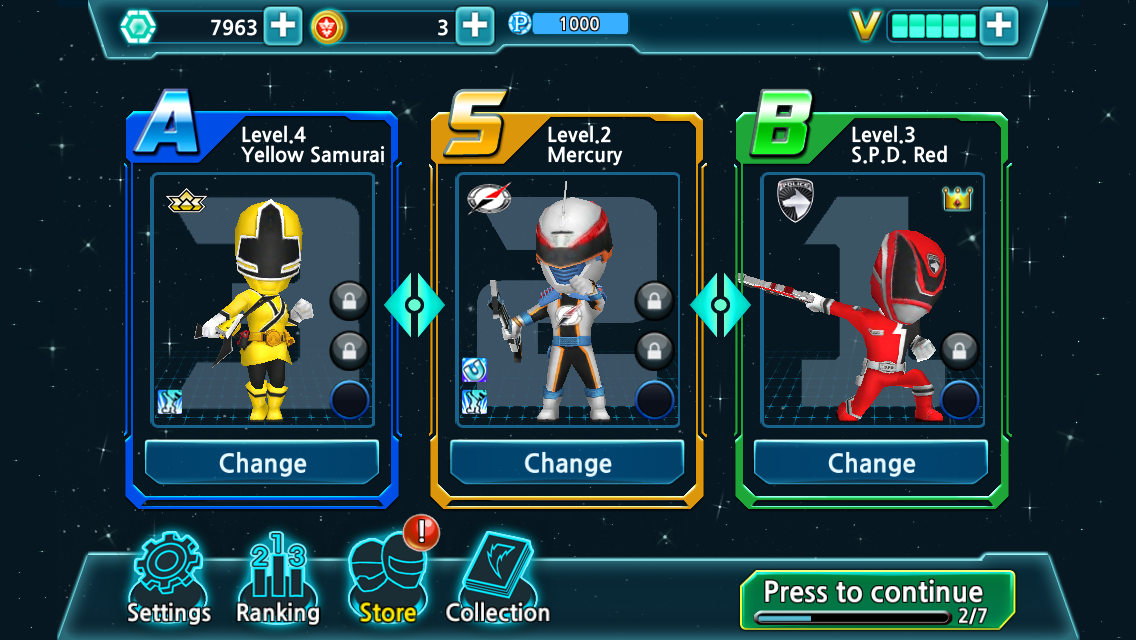
Task: Open the Settings menu
Action: pyautogui.click(x=168, y=580)
